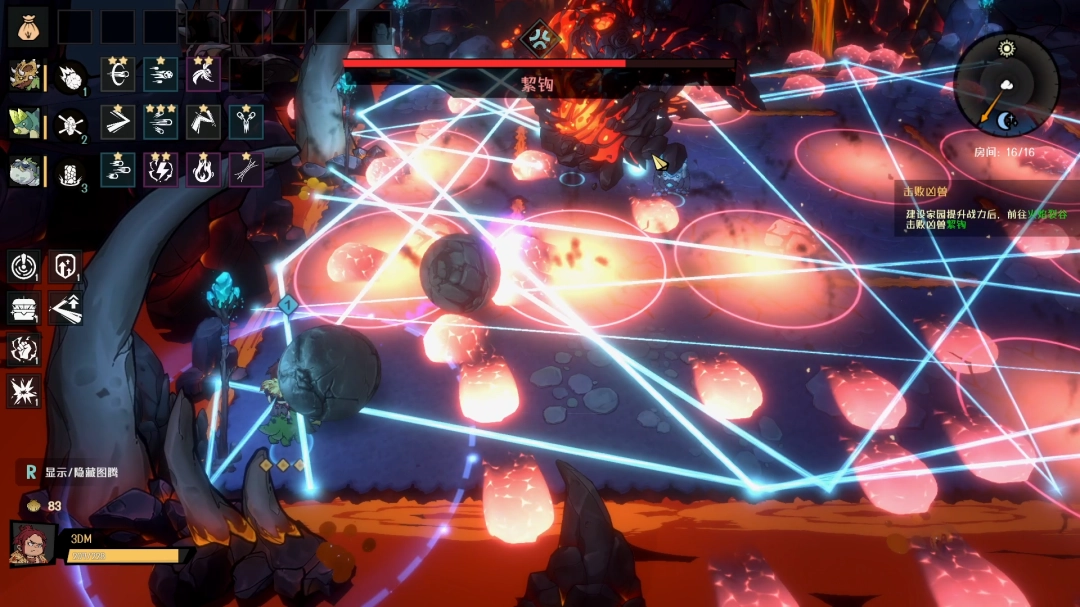Click the bow and arrow trait icon

117,74
